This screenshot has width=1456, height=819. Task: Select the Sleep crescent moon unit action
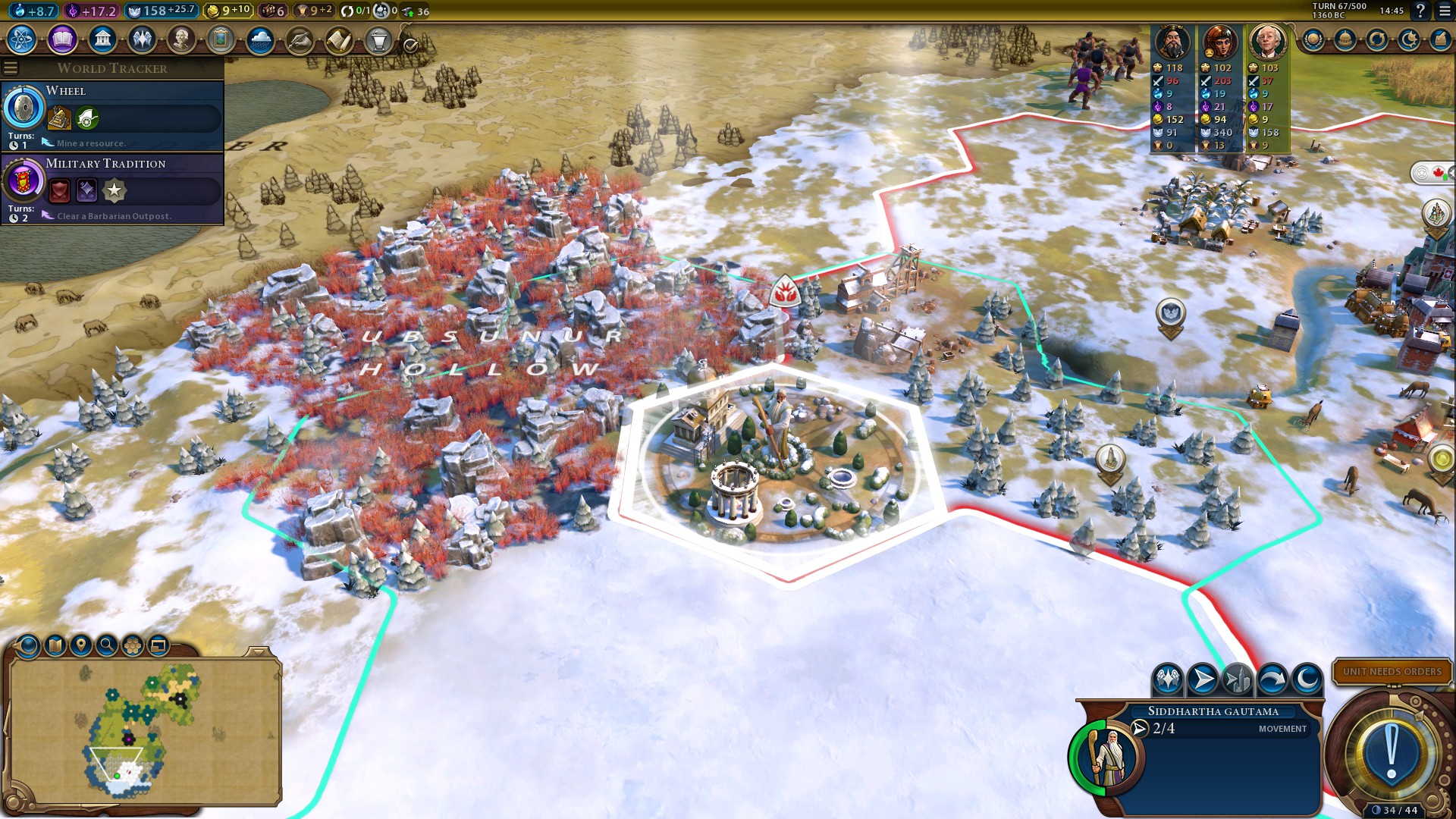[1307, 679]
